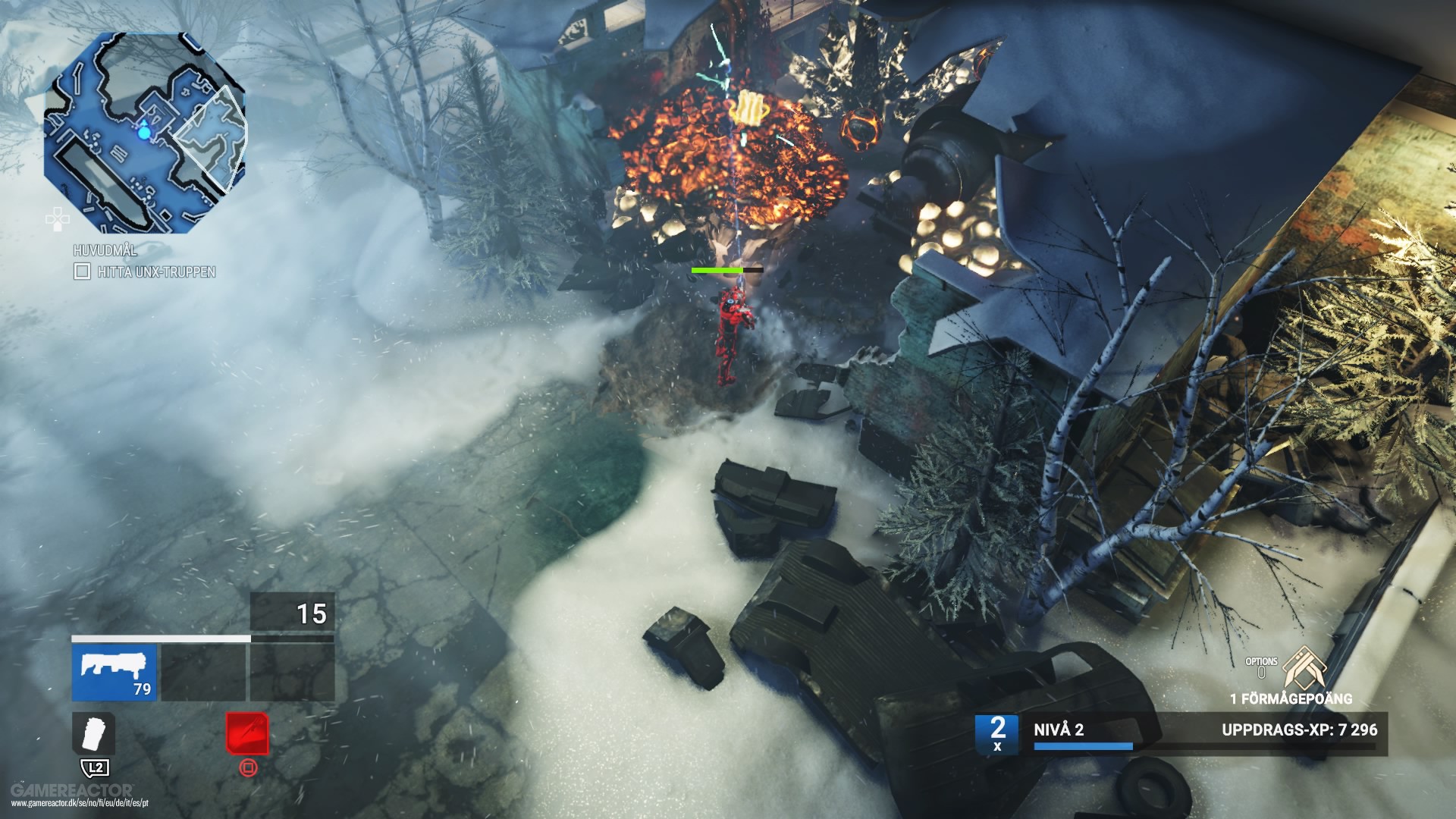The width and height of the screenshot is (1456, 819).
Task: Toggle the HITTA UNX-TRUPPEN objective checkbox
Action: 81,271
